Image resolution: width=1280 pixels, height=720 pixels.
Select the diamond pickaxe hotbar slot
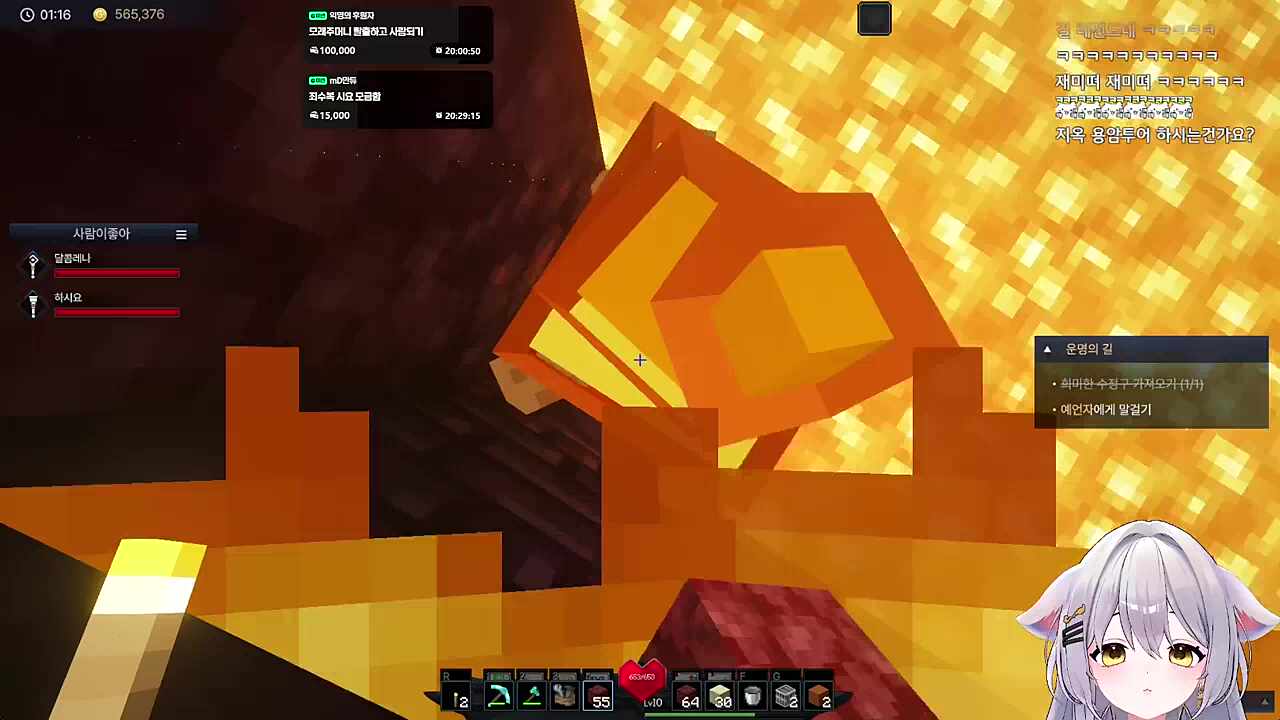tap(498, 697)
